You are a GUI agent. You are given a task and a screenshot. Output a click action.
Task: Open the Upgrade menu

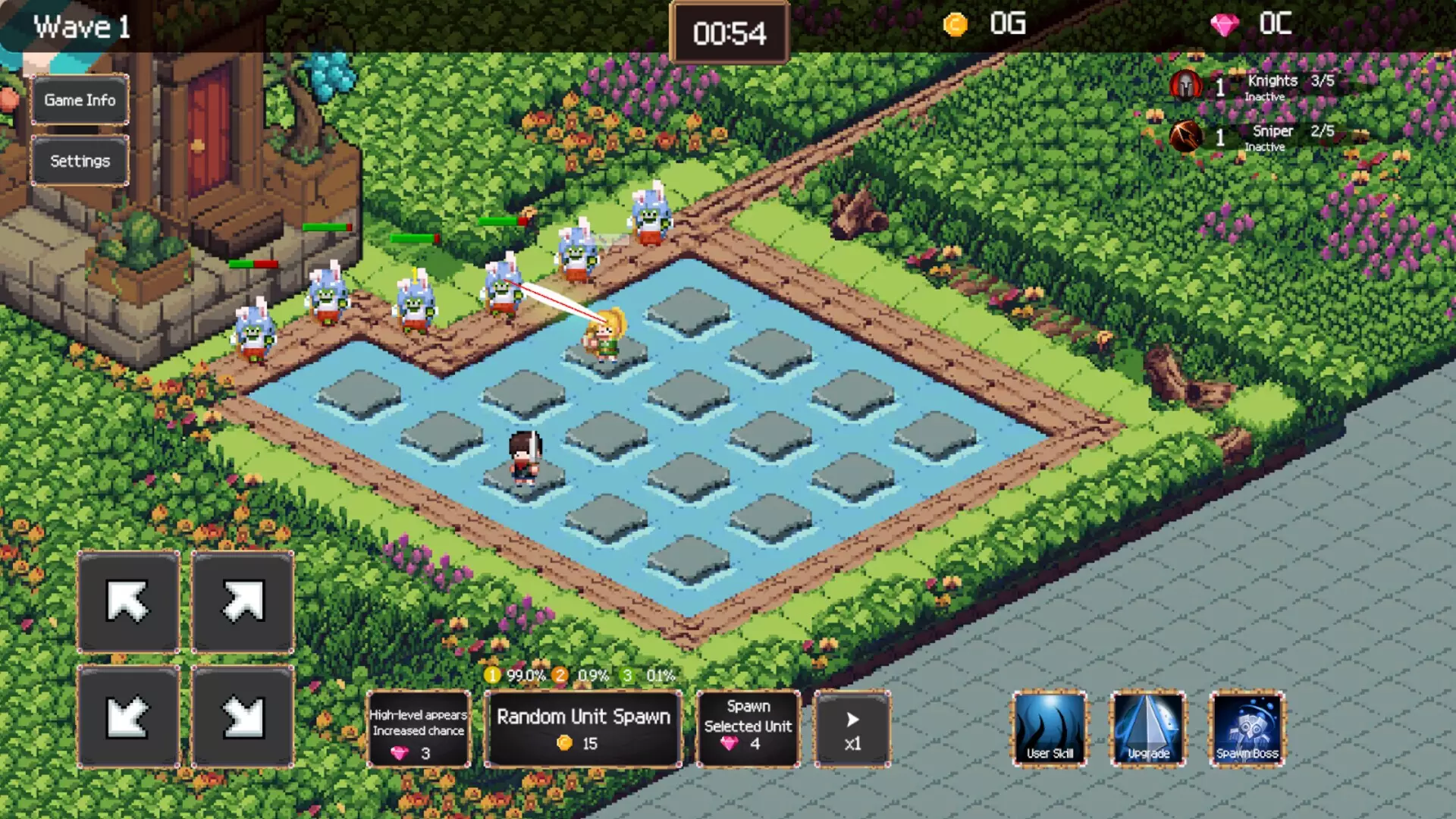pyautogui.click(x=1147, y=729)
